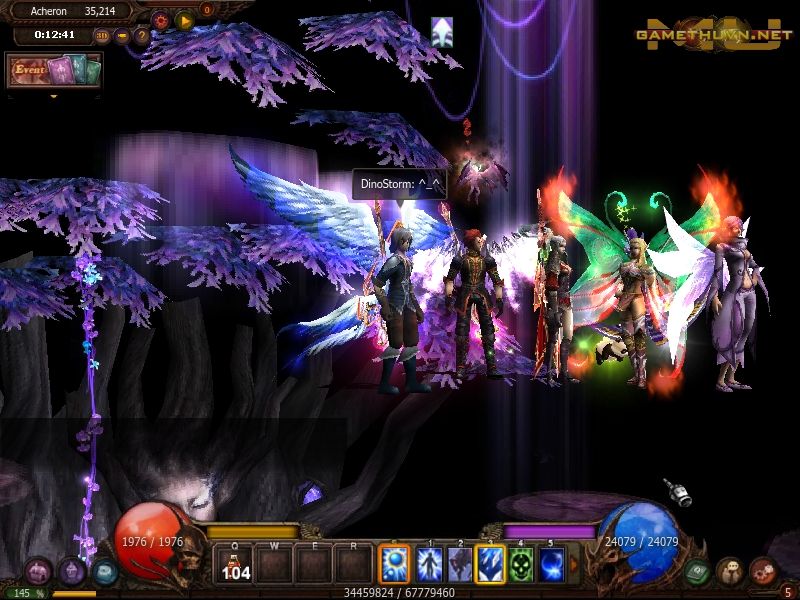The width and height of the screenshot is (800, 600).
Task: Toggle the 3D camera button
Action: tap(102, 36)
